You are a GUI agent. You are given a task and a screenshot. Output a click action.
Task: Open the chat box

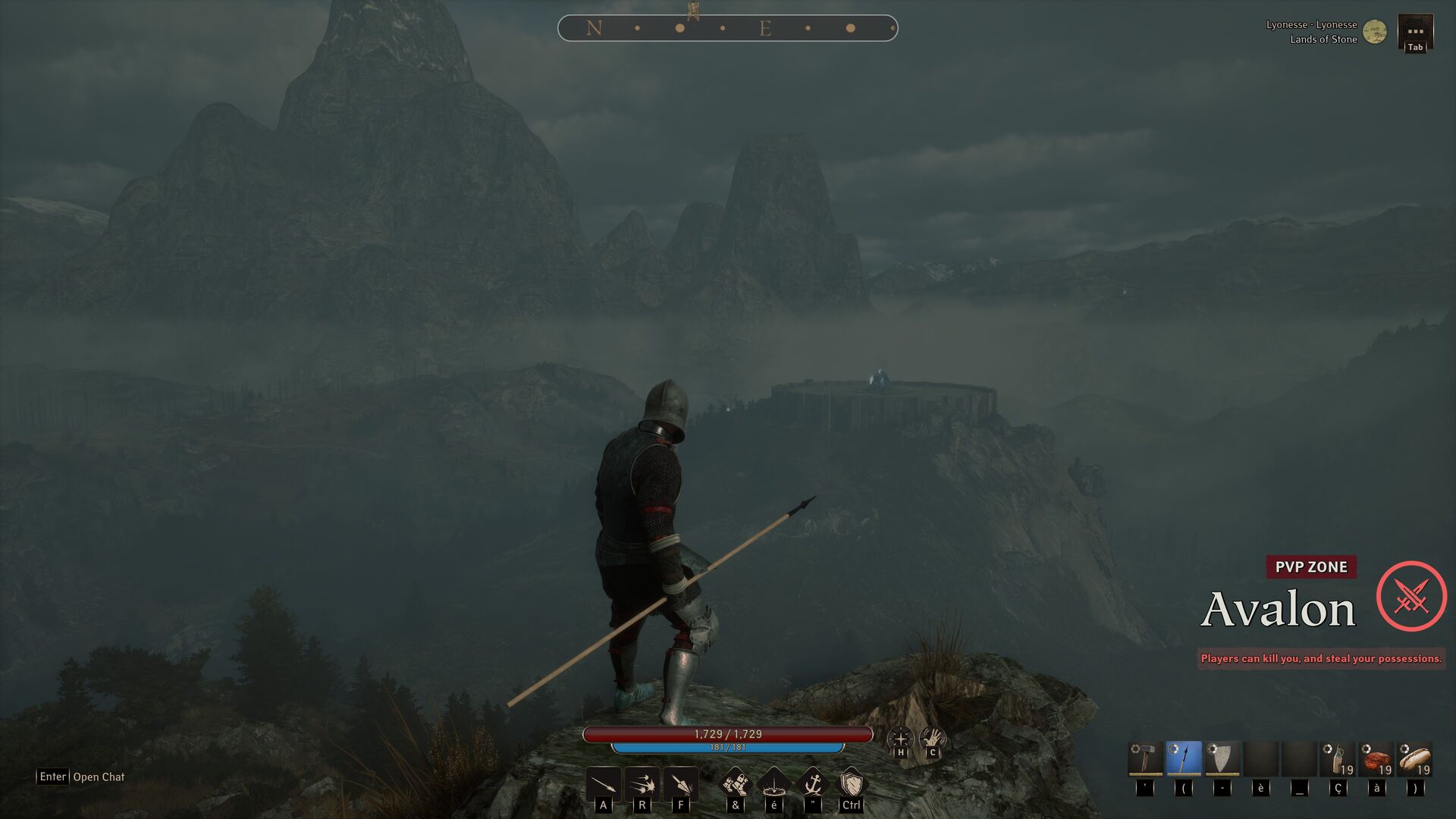(81, 777)
